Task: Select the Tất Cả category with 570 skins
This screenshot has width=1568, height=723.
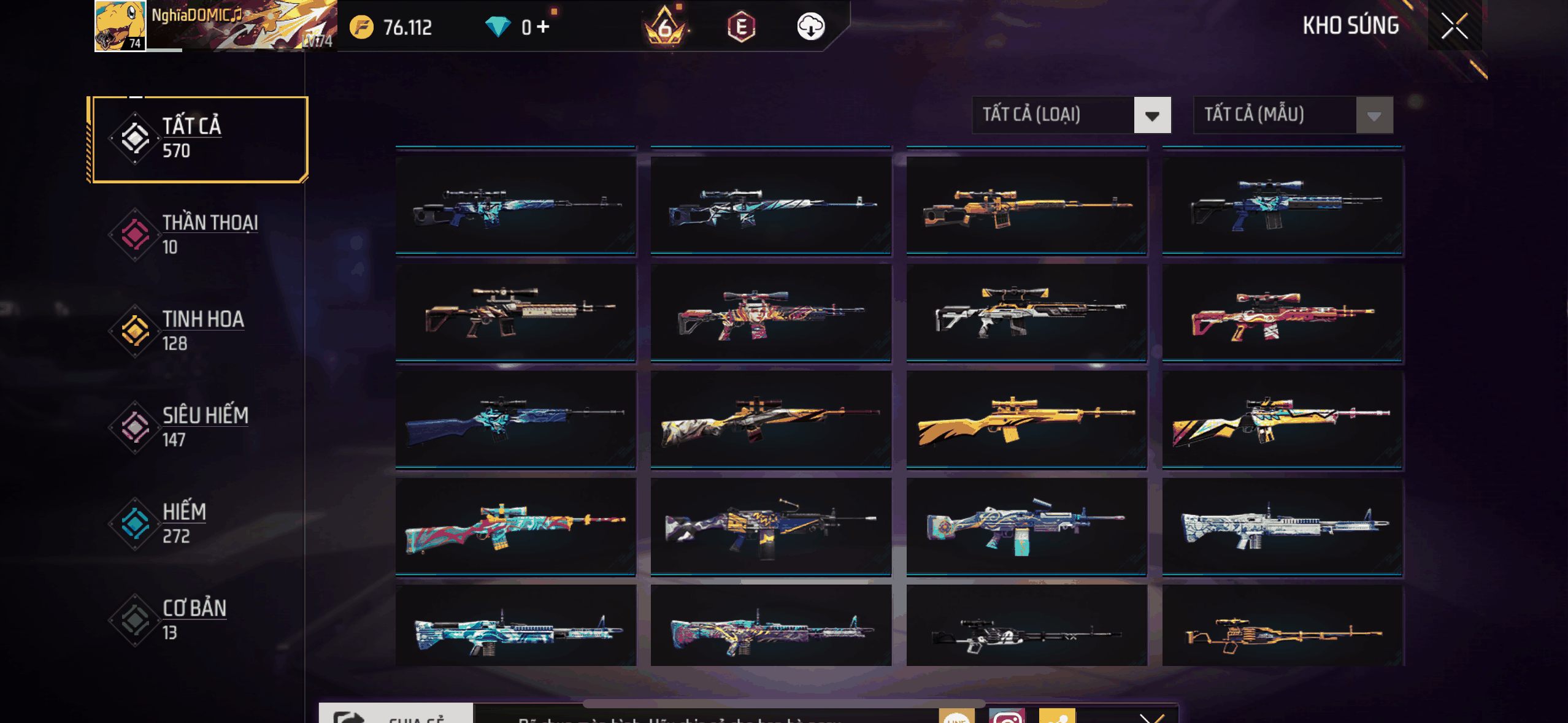Action: 198,139
